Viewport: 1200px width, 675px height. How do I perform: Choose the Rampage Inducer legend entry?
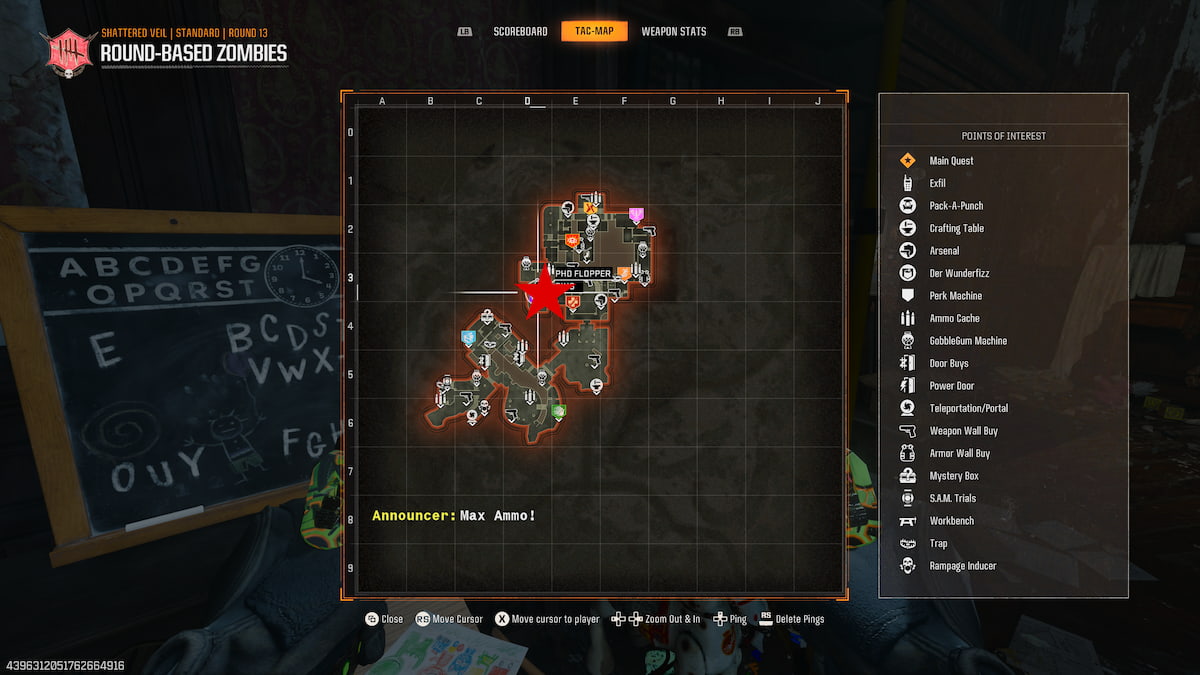click(x=962, y=566)
